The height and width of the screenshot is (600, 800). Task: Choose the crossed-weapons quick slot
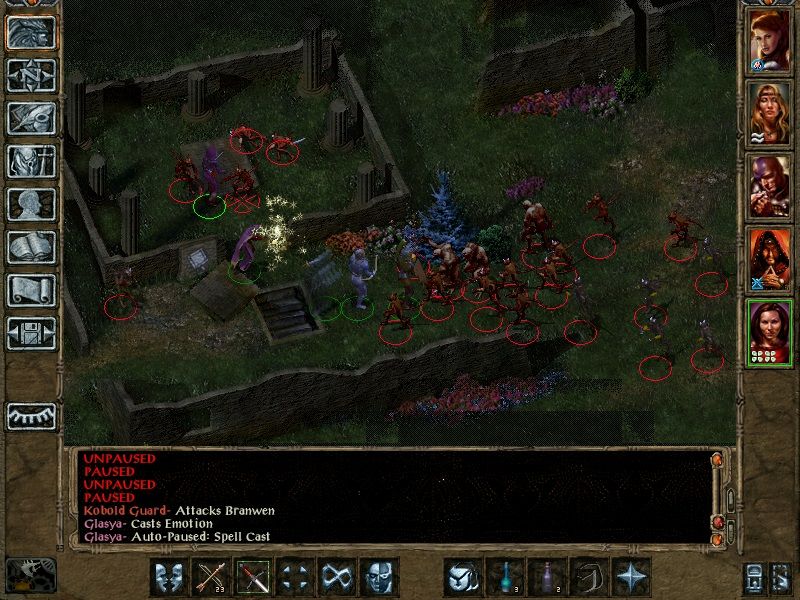point(253,577)
